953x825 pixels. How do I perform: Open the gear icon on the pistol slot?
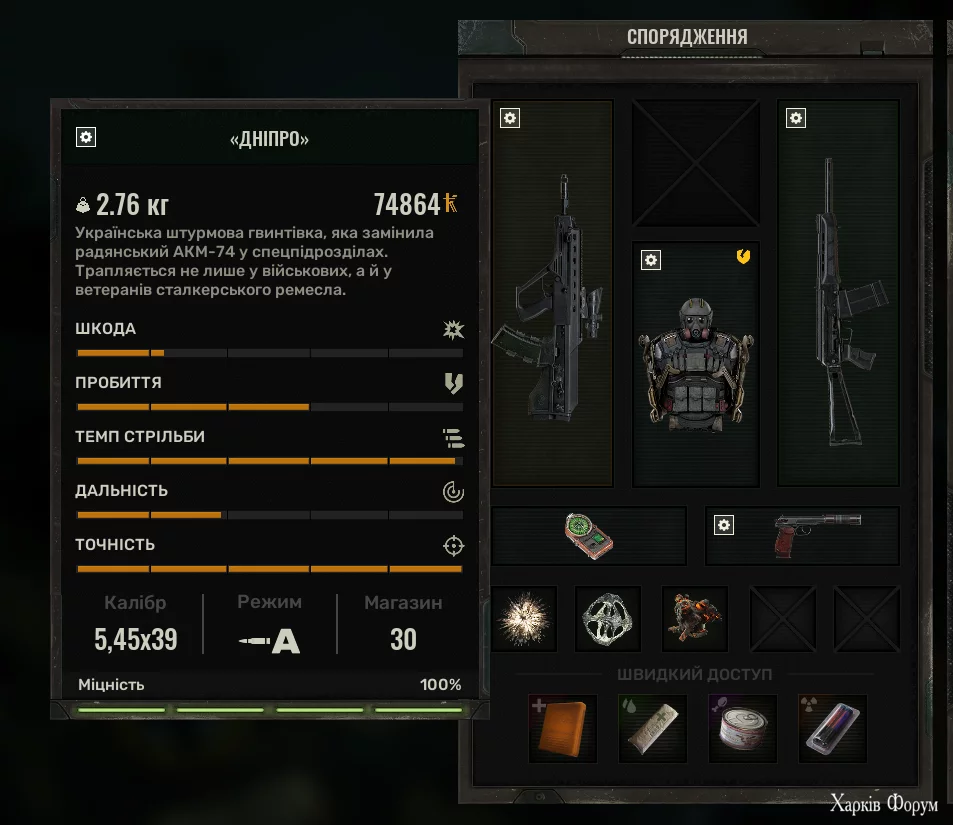[724, 524]
